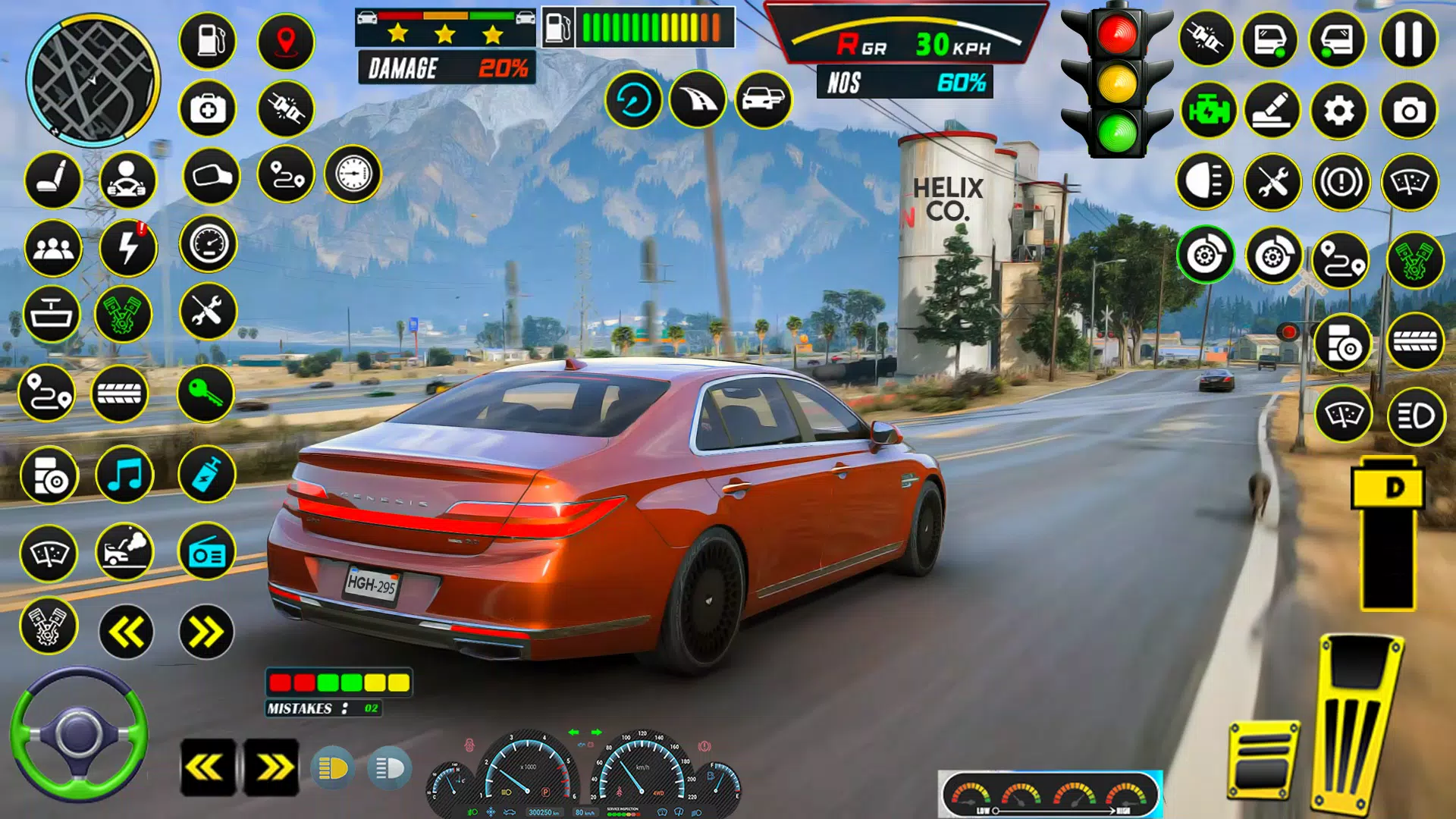Screen dimensions: 1456x819
Task: Open the first aid kit icon
Action: click(x=208, y=109)
